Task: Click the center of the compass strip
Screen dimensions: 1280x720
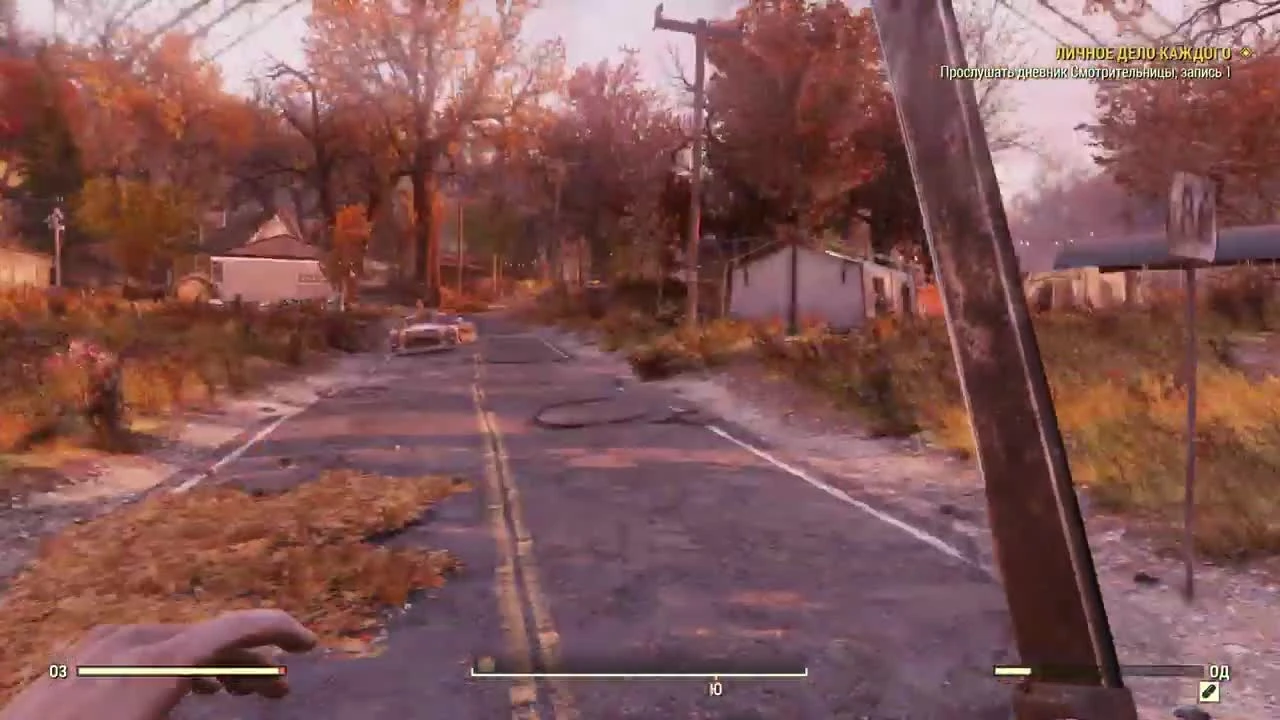Action: pyautogui.click(x=639, y=672)
